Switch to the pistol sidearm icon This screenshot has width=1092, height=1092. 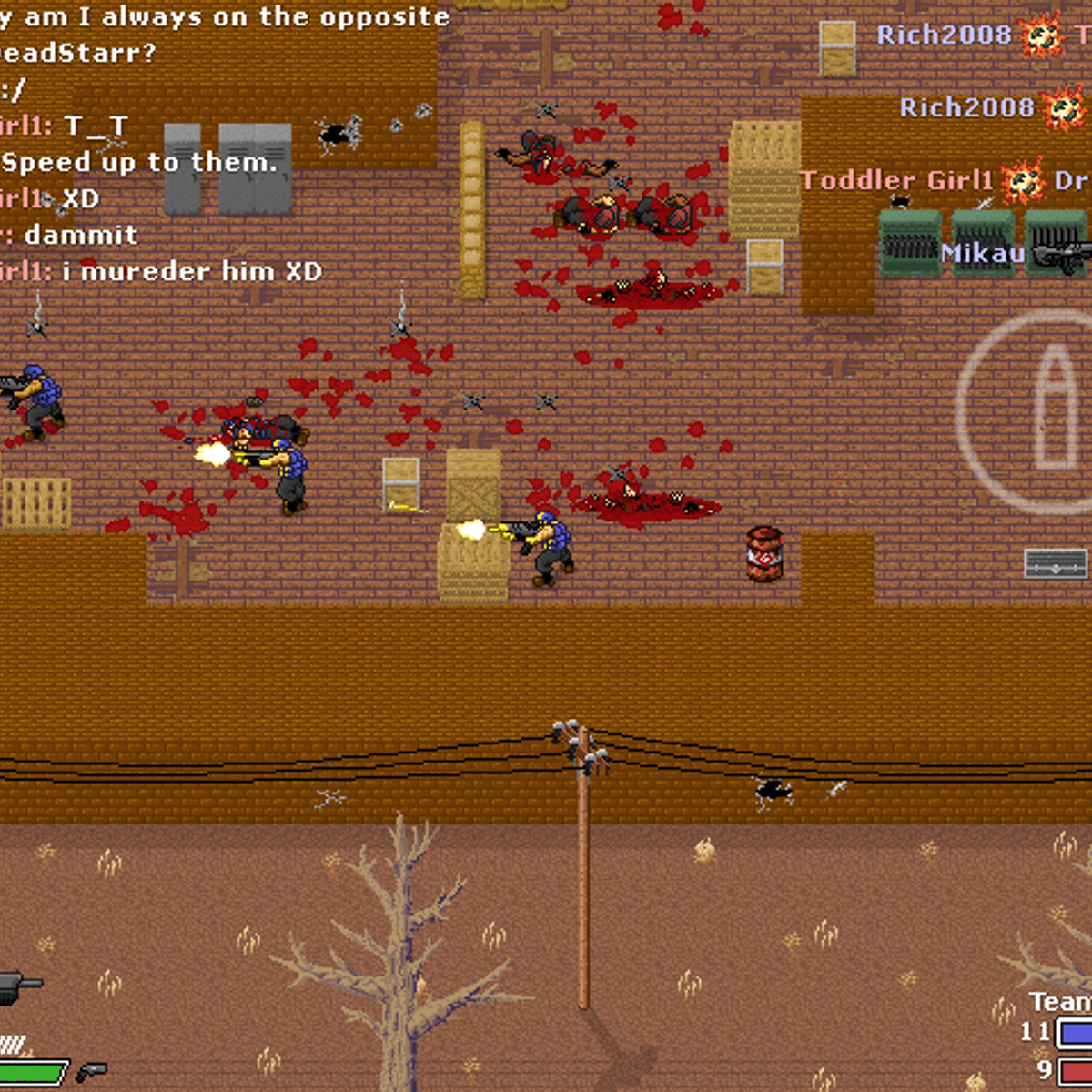pyautogui.click(x=91, y=1071)
